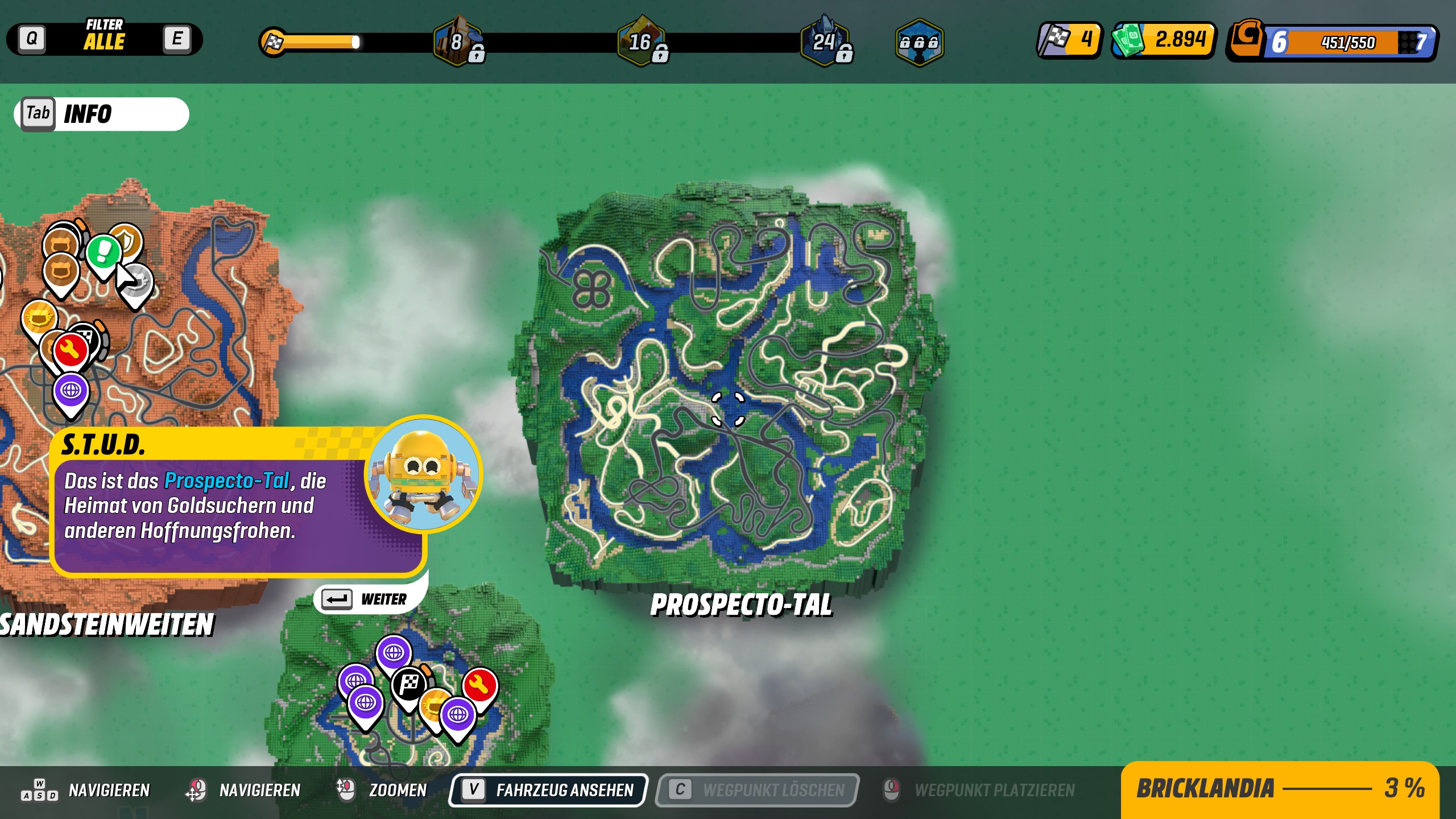Pick the checkered flag marker on southern island

click(409, 684)
